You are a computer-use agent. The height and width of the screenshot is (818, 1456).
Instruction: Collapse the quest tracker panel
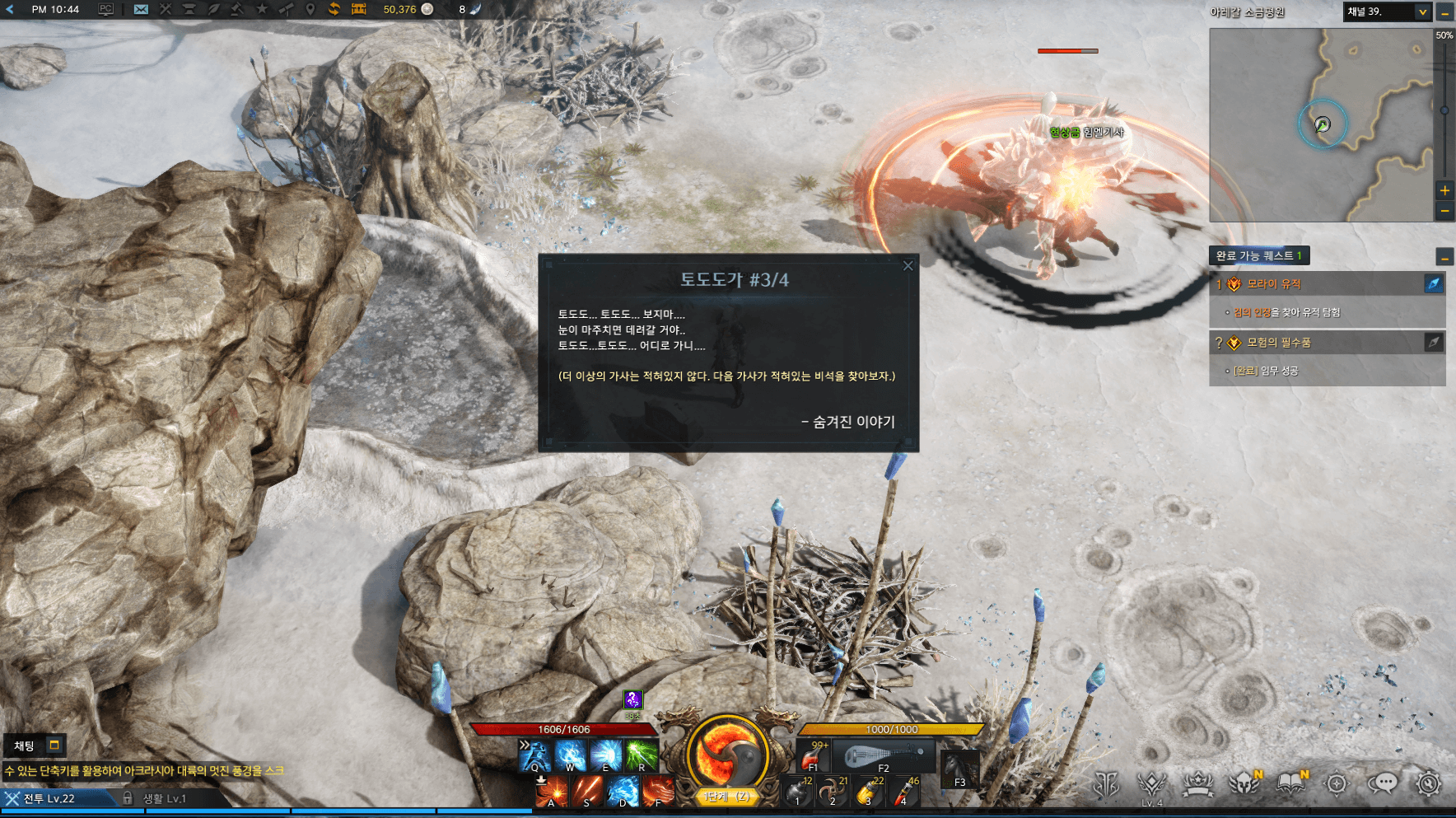click(1444, 257)
